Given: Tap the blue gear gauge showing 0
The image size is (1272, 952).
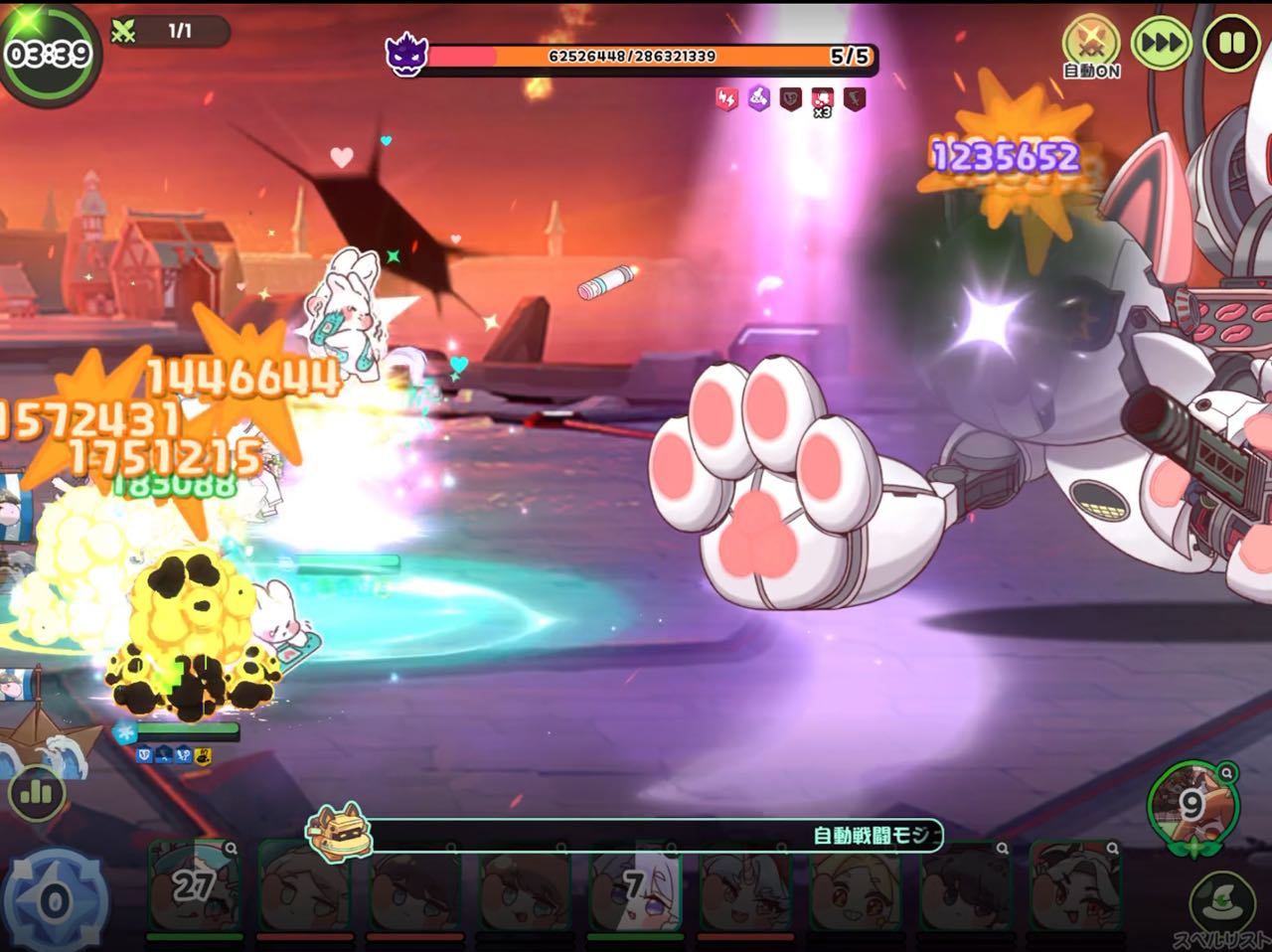Looking at the screenshot, I should click(x=54, y=902).
